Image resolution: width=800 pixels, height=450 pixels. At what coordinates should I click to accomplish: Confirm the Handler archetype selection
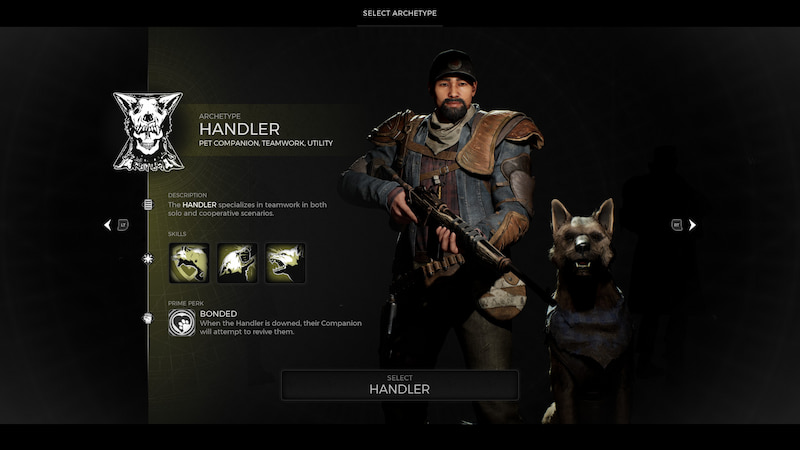(399, 385)
